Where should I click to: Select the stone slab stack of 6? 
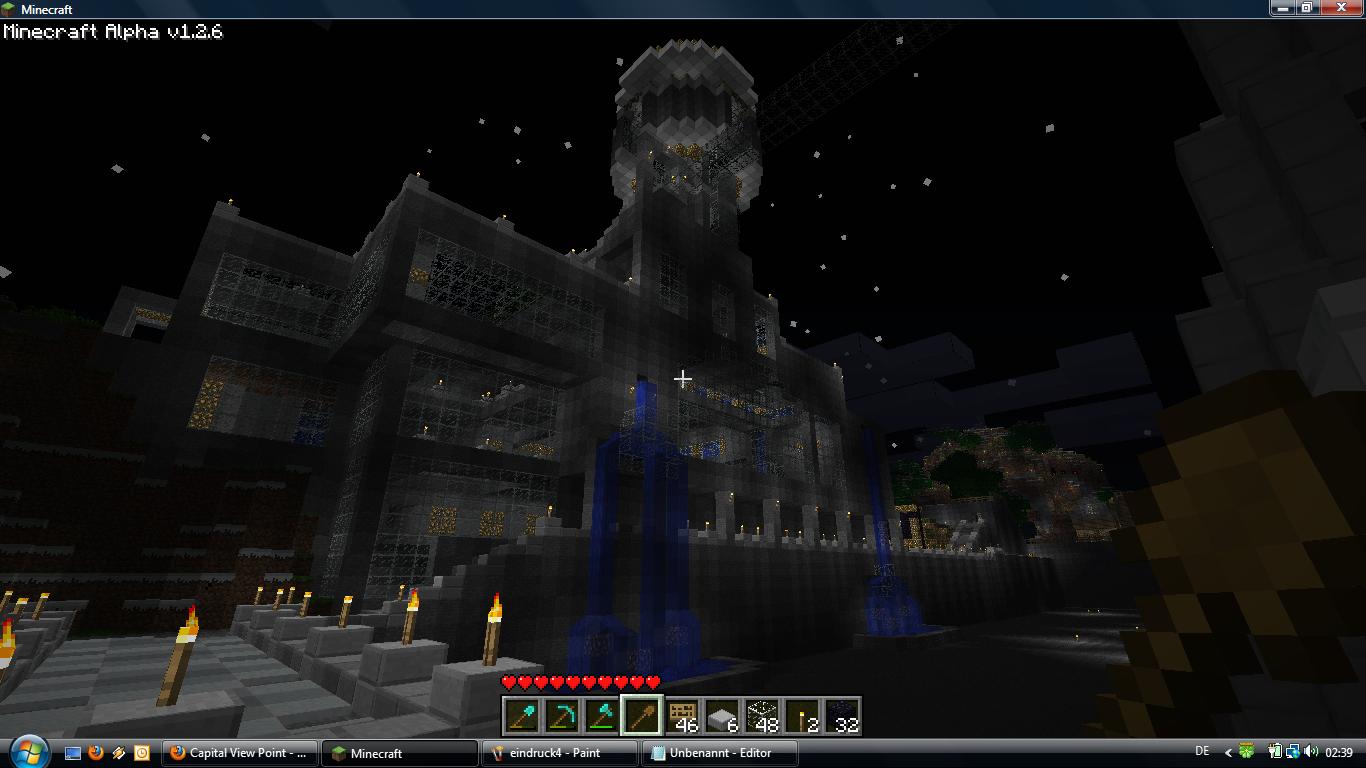click(x=721, y=716)
